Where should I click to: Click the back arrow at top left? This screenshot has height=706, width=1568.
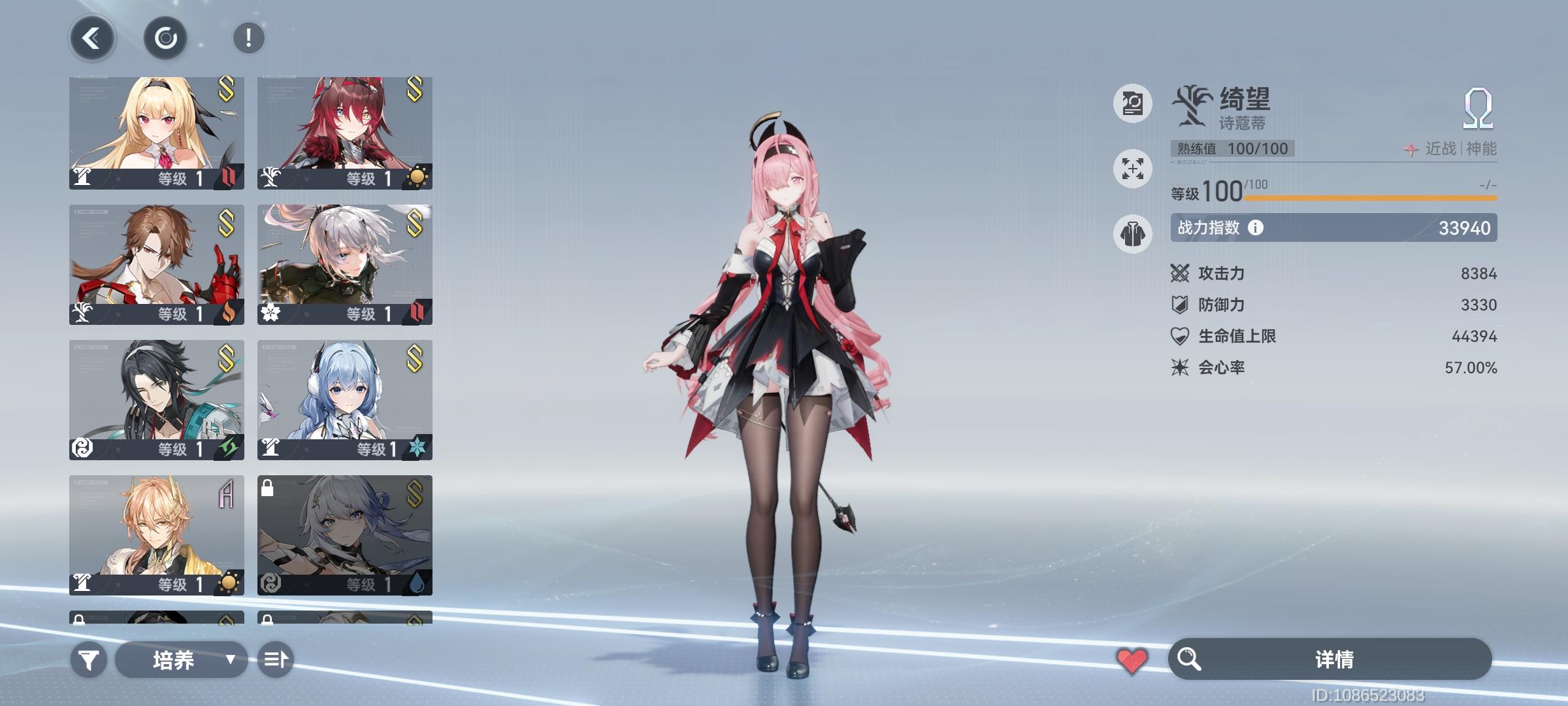91,37
